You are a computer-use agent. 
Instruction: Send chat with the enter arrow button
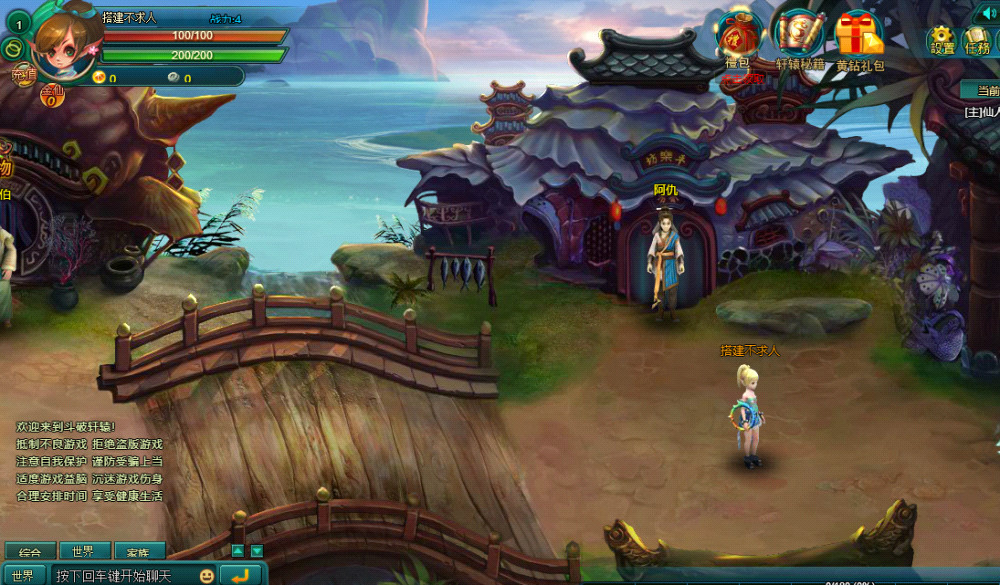point(240,576)
